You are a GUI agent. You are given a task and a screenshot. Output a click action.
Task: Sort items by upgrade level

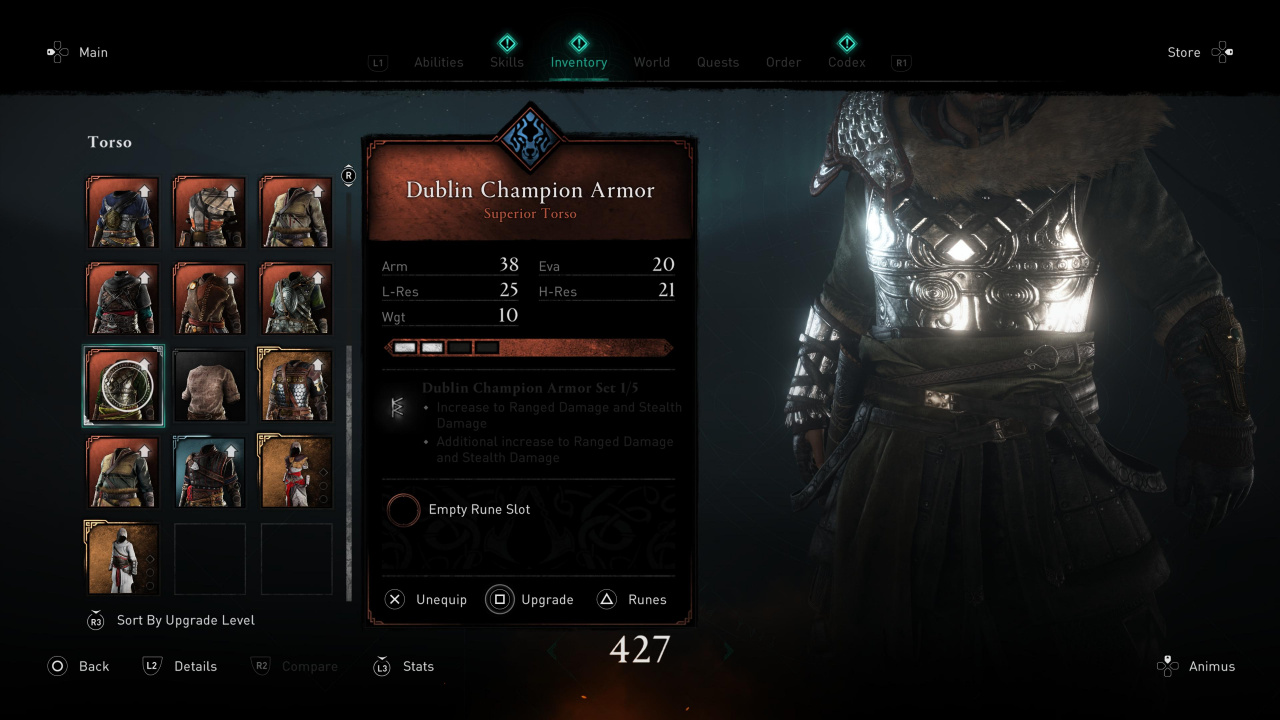pyautogui.click(x=185, y=620)
